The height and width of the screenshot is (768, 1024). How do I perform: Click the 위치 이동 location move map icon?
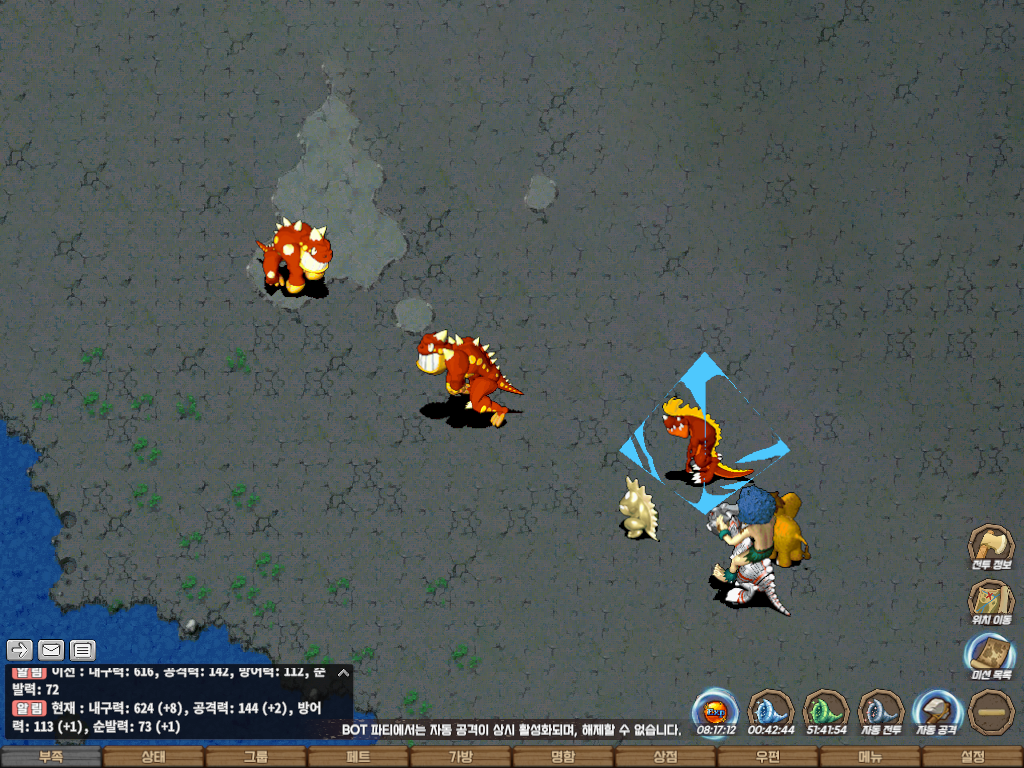tap(990, 602)
